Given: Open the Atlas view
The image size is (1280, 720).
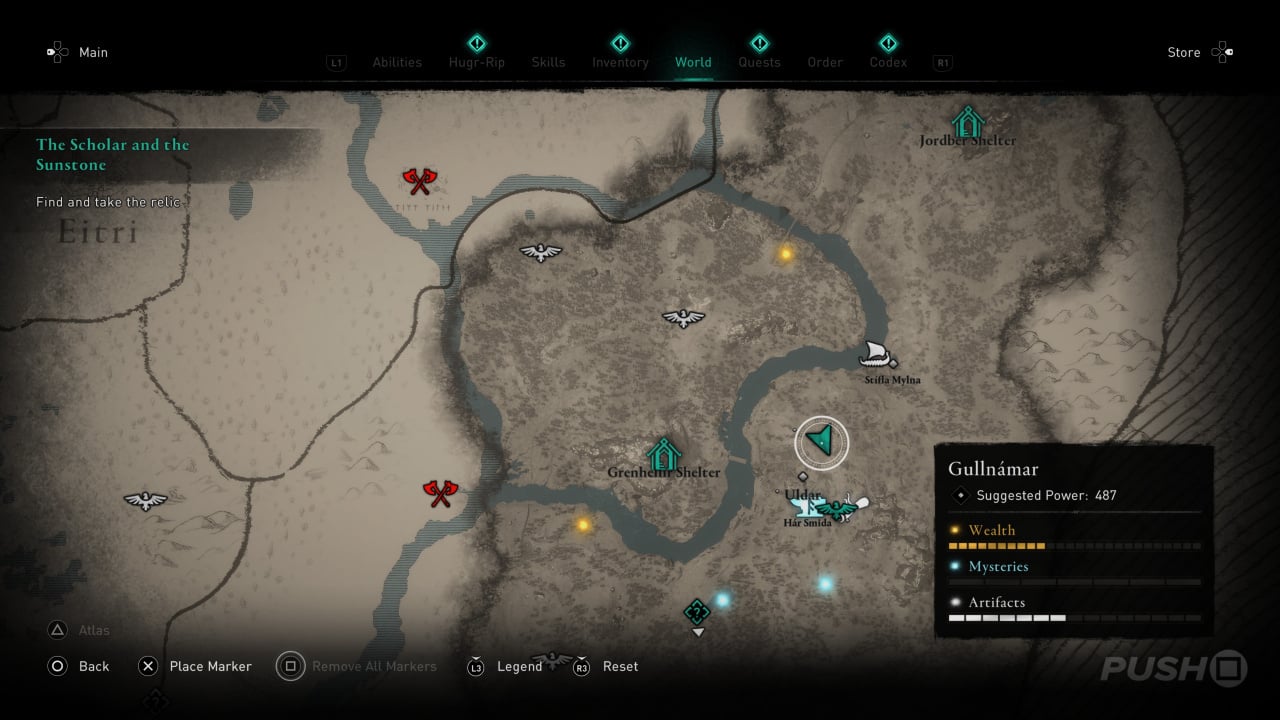Looking at the screenshot, I should tap(94, 630).
